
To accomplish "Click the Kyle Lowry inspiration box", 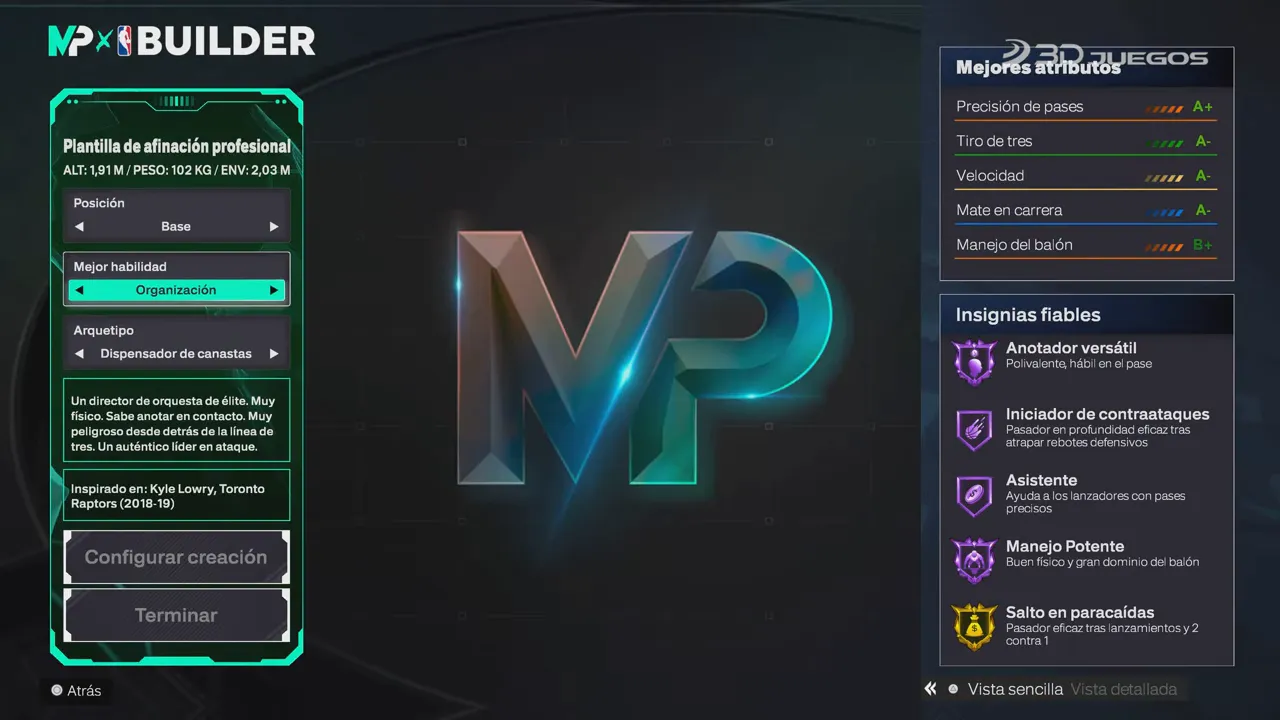I will [x=176, y=494].
